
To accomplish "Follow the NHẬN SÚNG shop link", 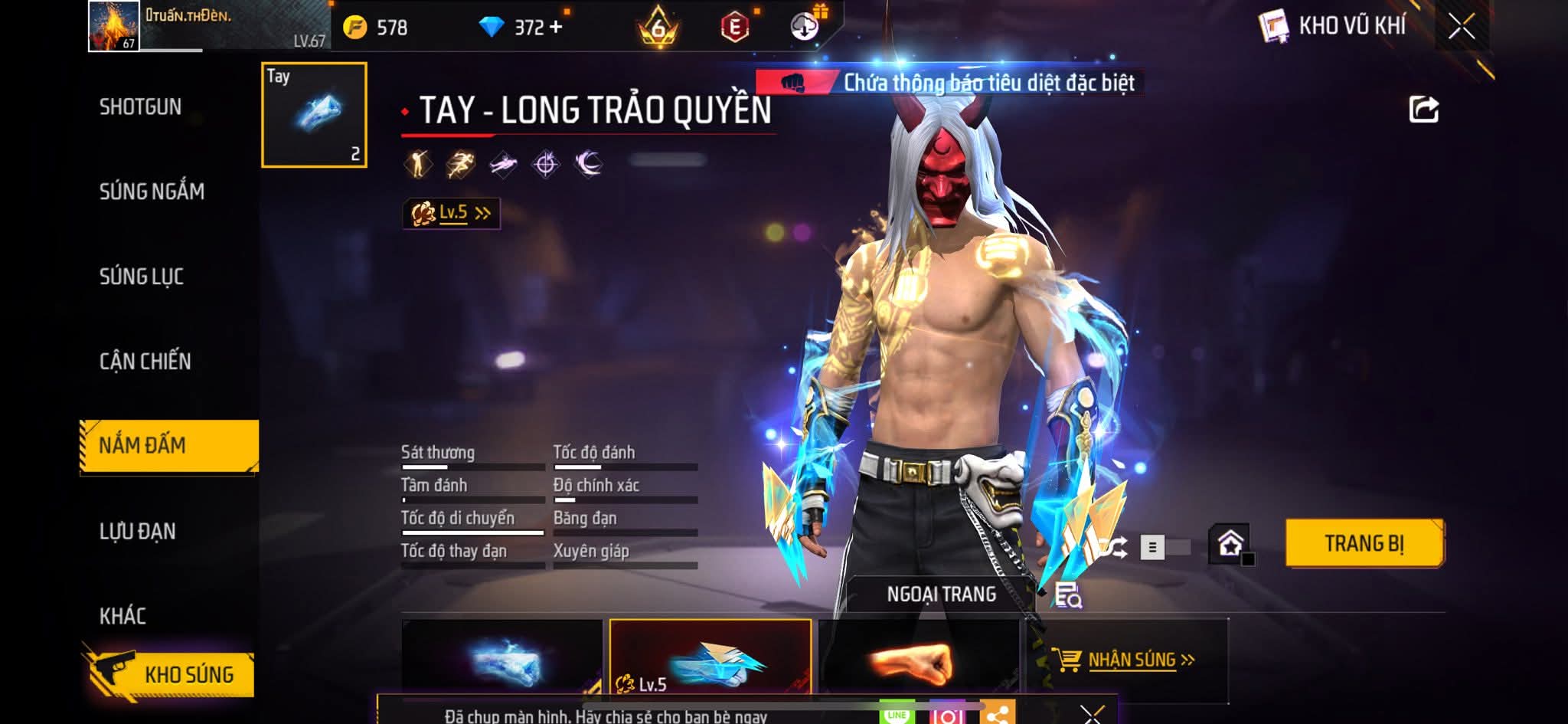I will click(x=1130, y=660).
